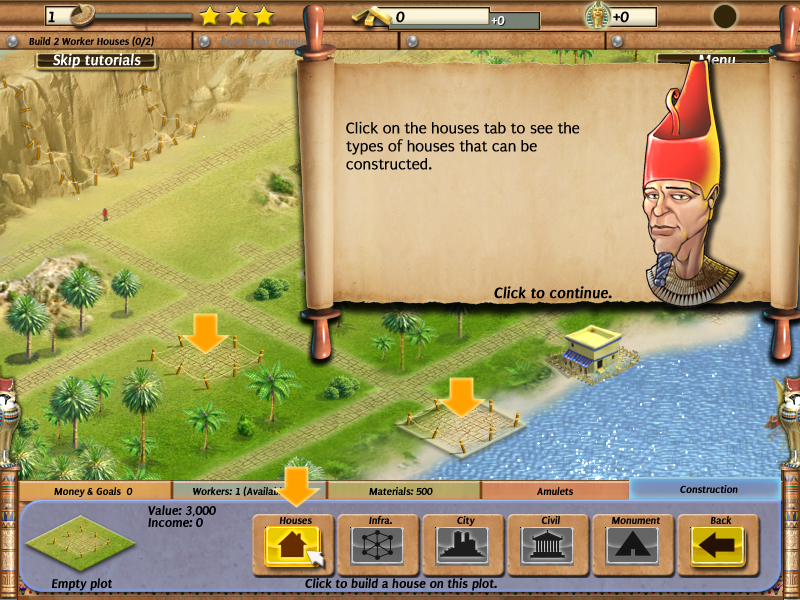The image size is (800, 600).
Task: Go Back with the arrow button
Action: point(719,544)
